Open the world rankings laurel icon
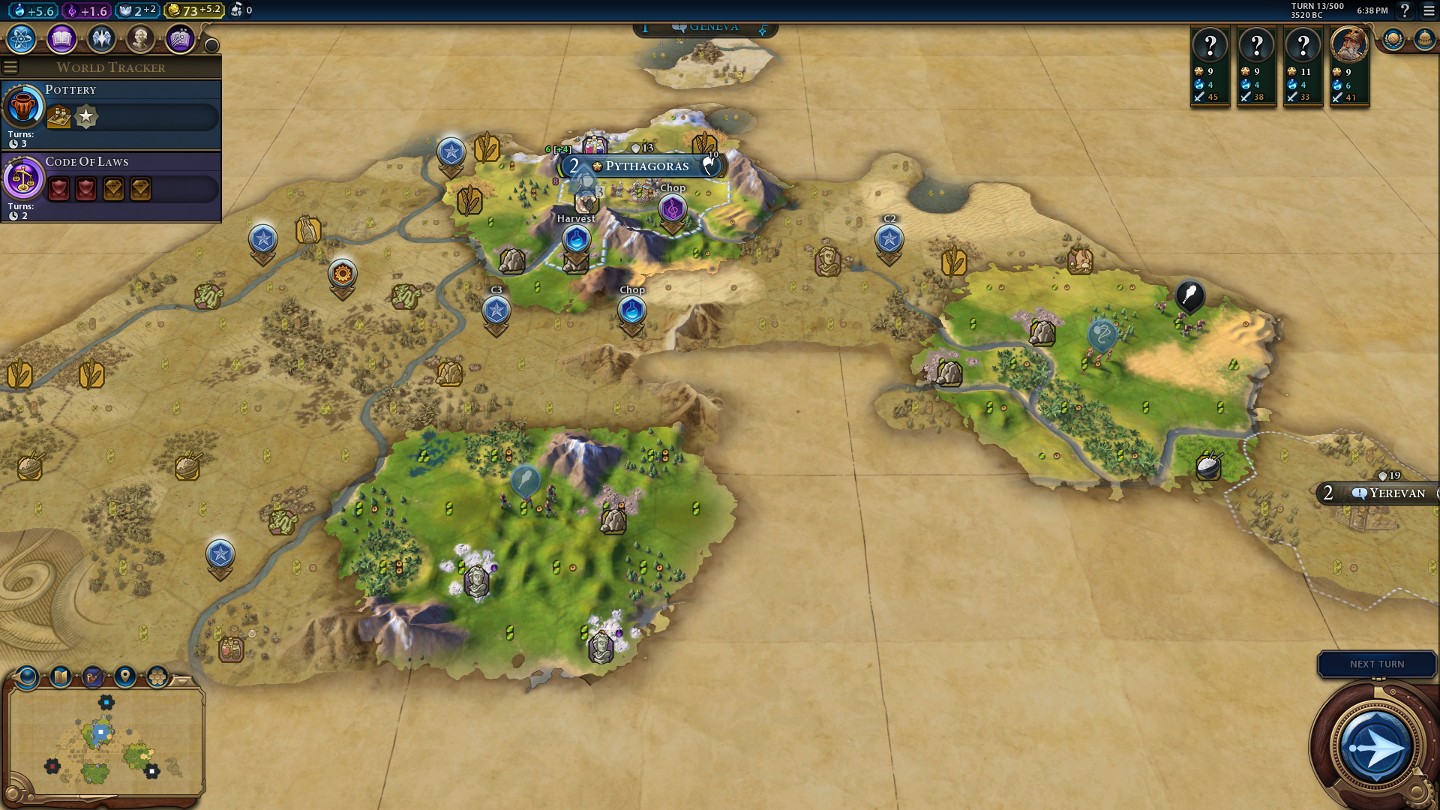The image size is (1440, 810). 1393,39
